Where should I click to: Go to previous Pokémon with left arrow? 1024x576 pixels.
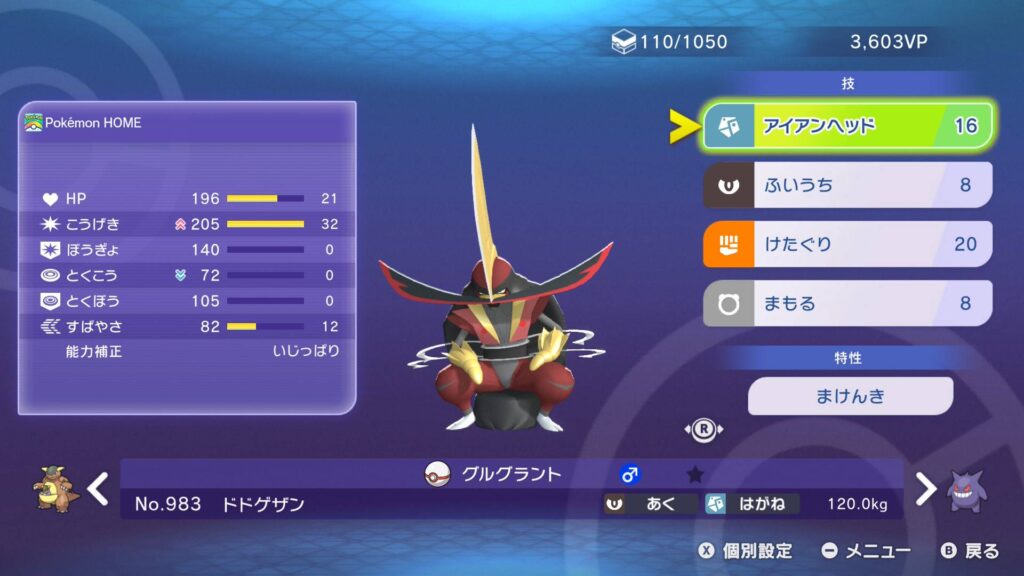(x=98, y=489)
